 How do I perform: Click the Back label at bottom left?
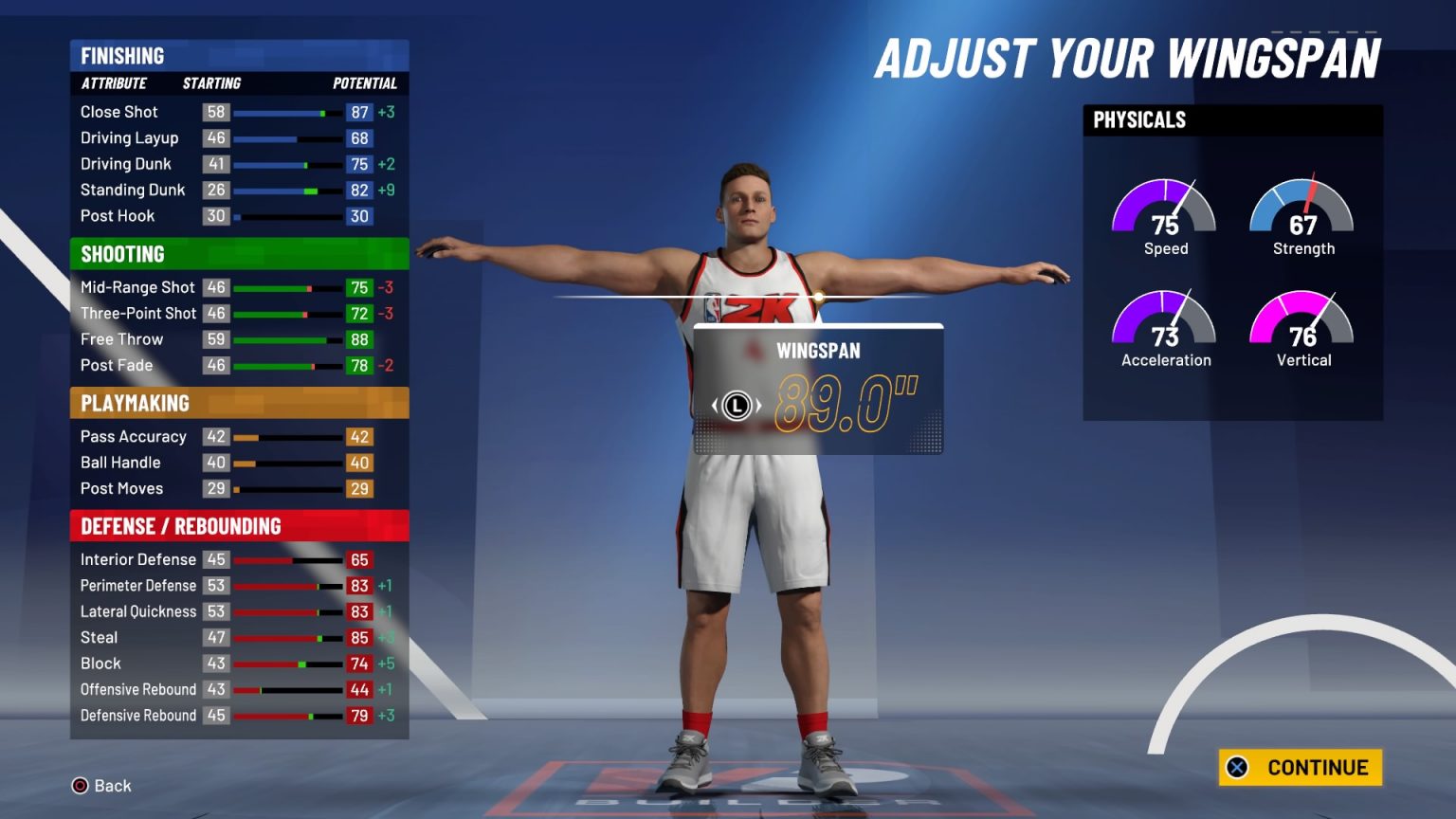pyautogui.click(x=113, y=786)
